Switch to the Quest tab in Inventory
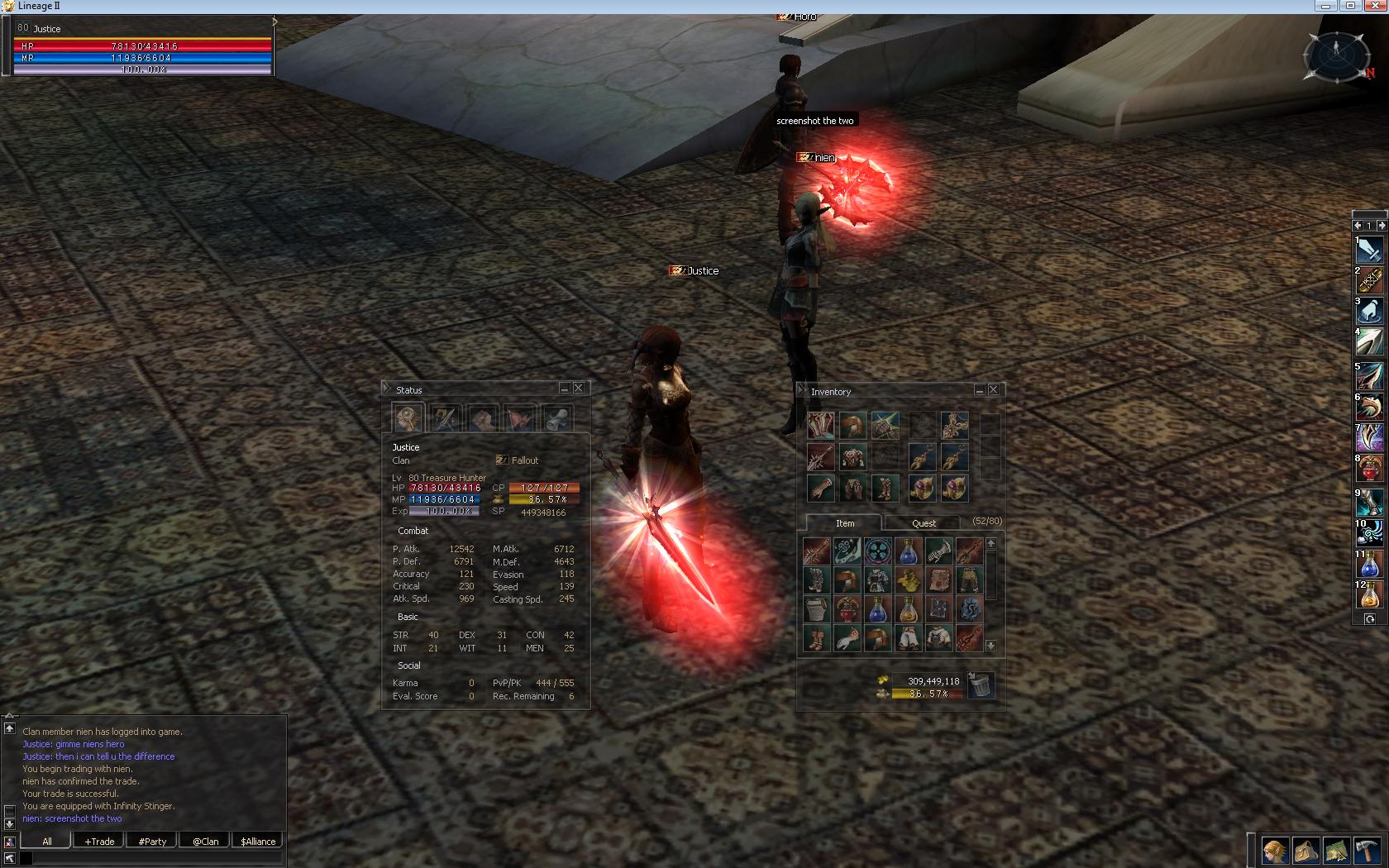The height and width of the screenshot is (868, 1389). click(924, 523)
